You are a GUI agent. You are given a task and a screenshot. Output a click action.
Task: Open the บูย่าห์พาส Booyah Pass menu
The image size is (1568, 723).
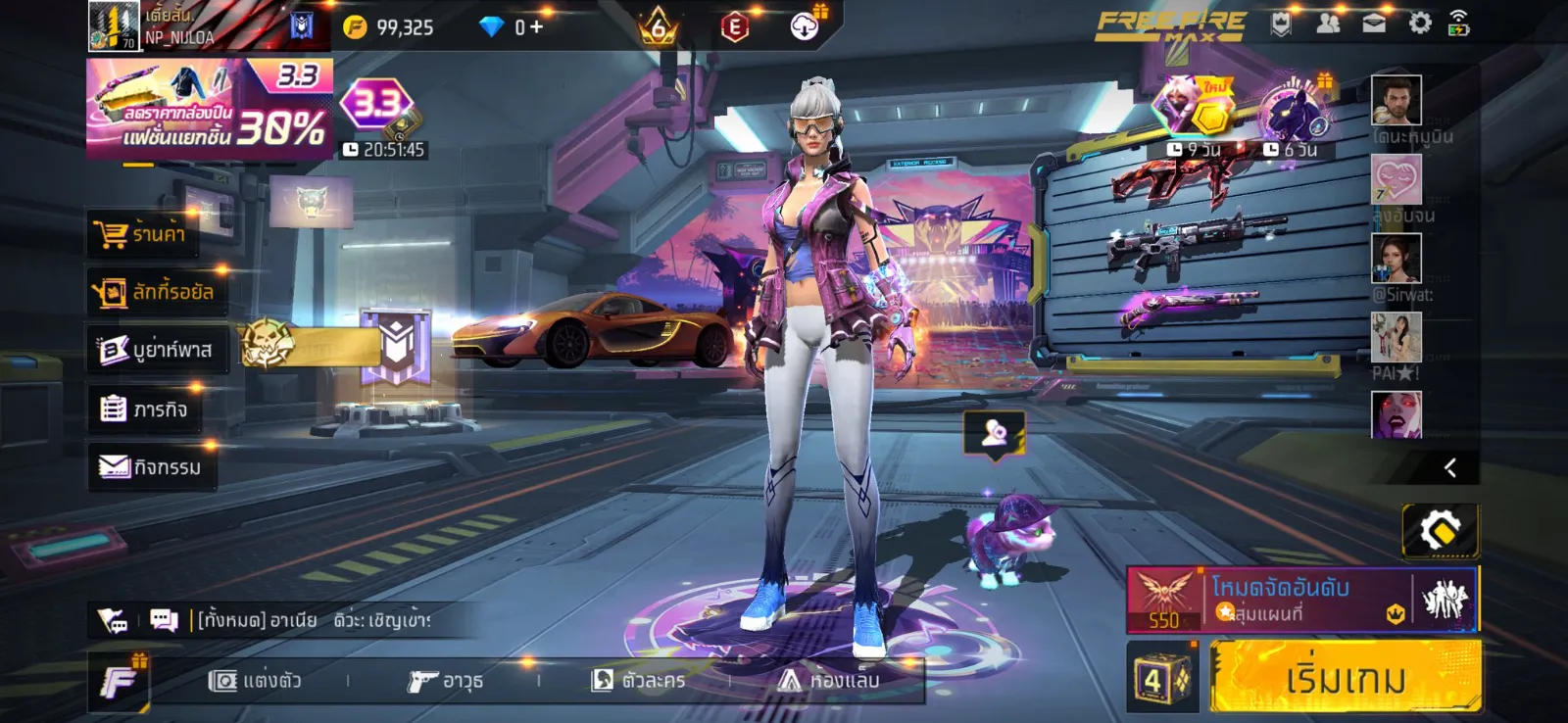[x=157, y=350]
